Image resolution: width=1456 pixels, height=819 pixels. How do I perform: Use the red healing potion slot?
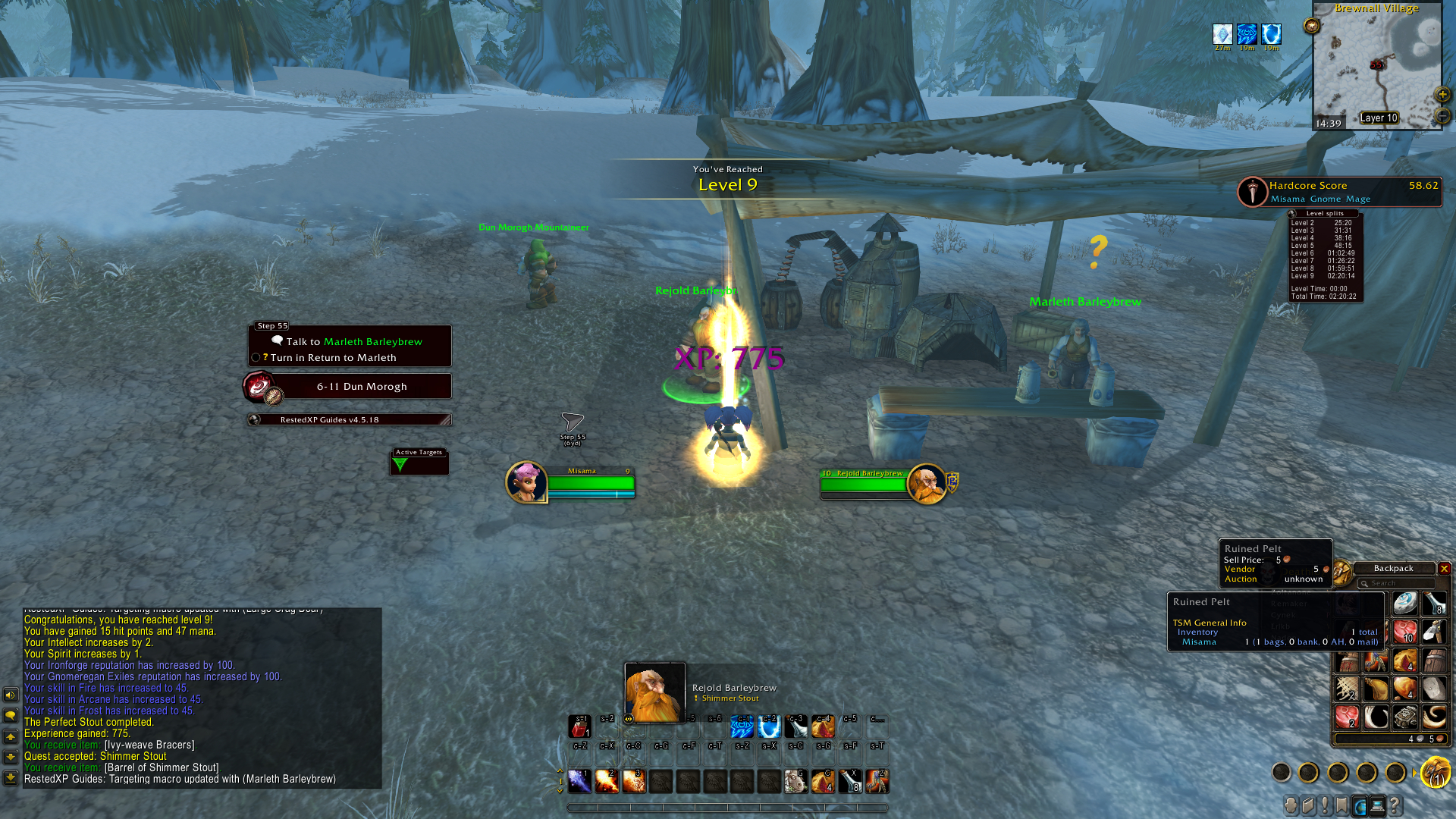pos(579,726)
